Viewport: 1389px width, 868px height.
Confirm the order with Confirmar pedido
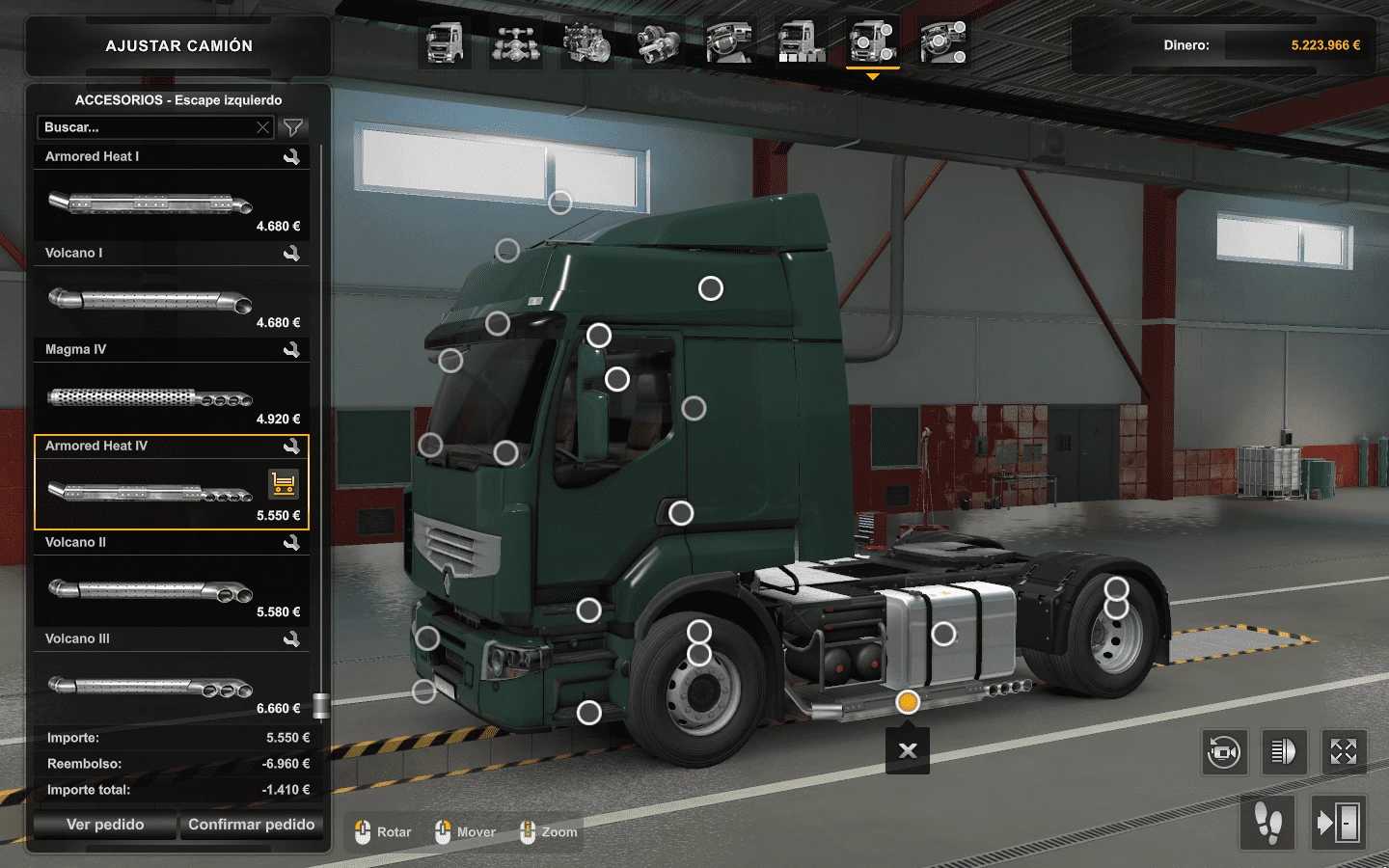coord(251,825)
